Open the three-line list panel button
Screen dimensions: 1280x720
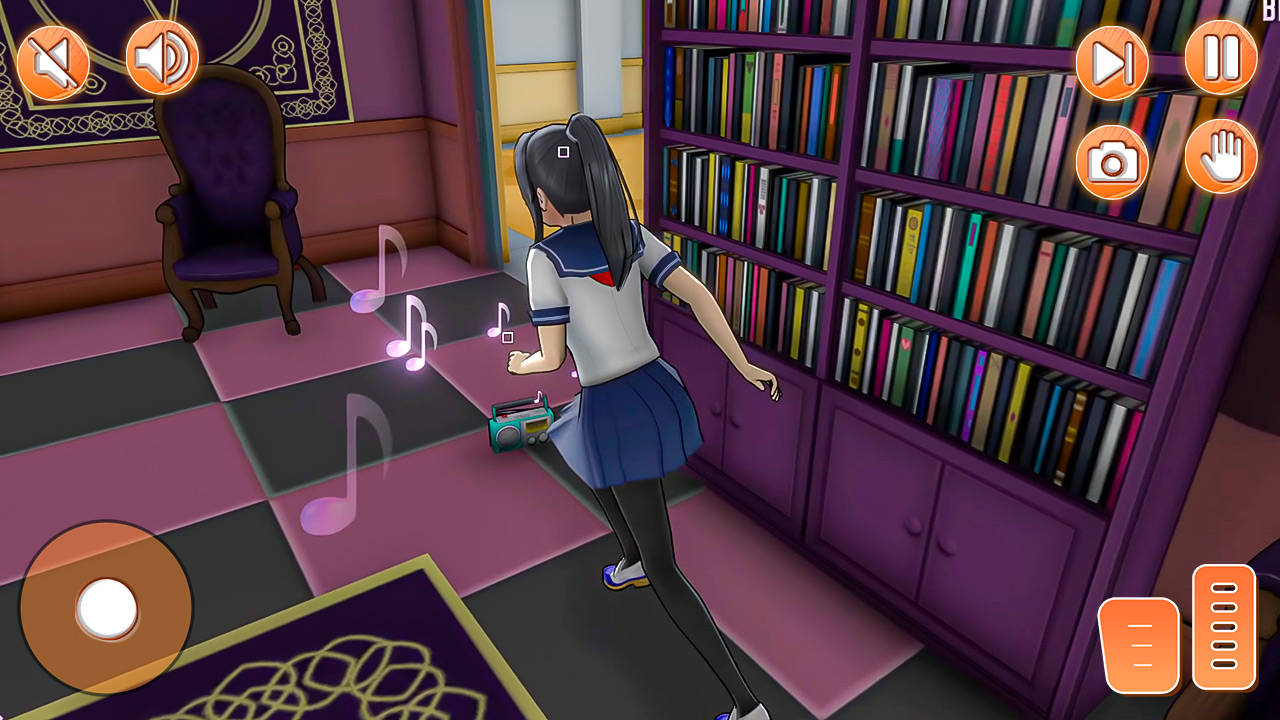tap(1140, 645)
